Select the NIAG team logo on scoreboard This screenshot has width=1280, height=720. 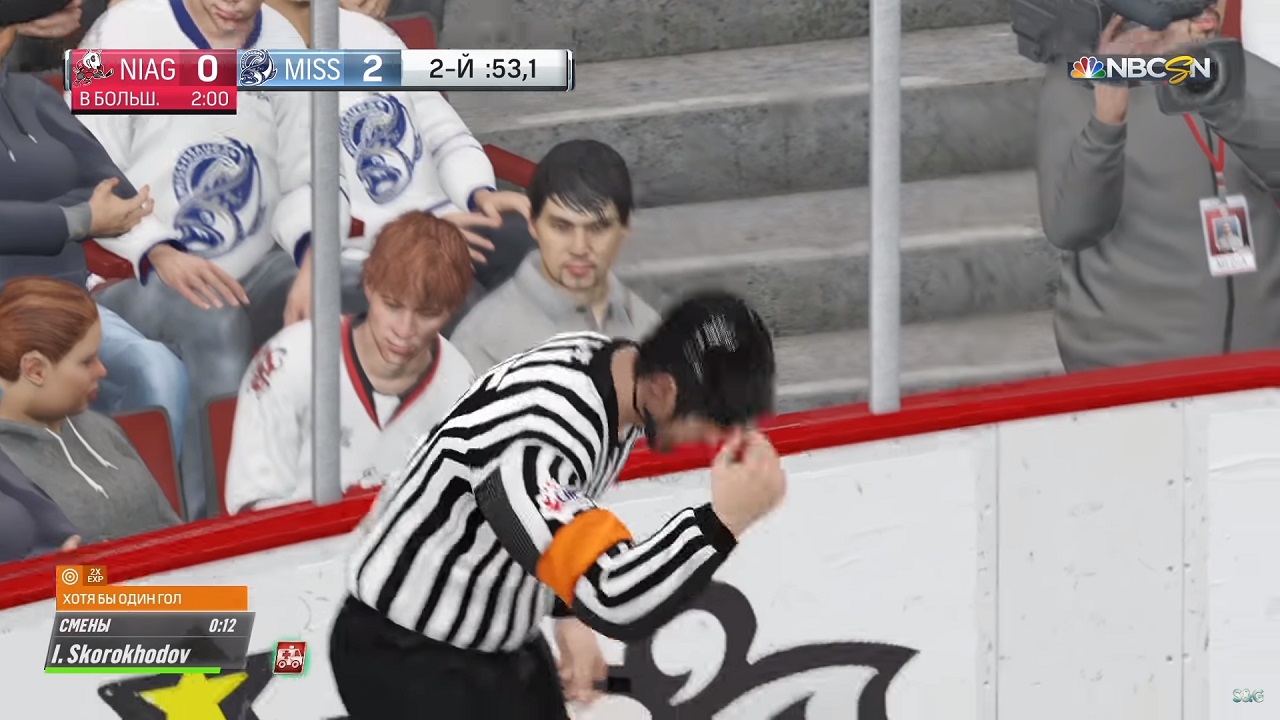[93, 69]
